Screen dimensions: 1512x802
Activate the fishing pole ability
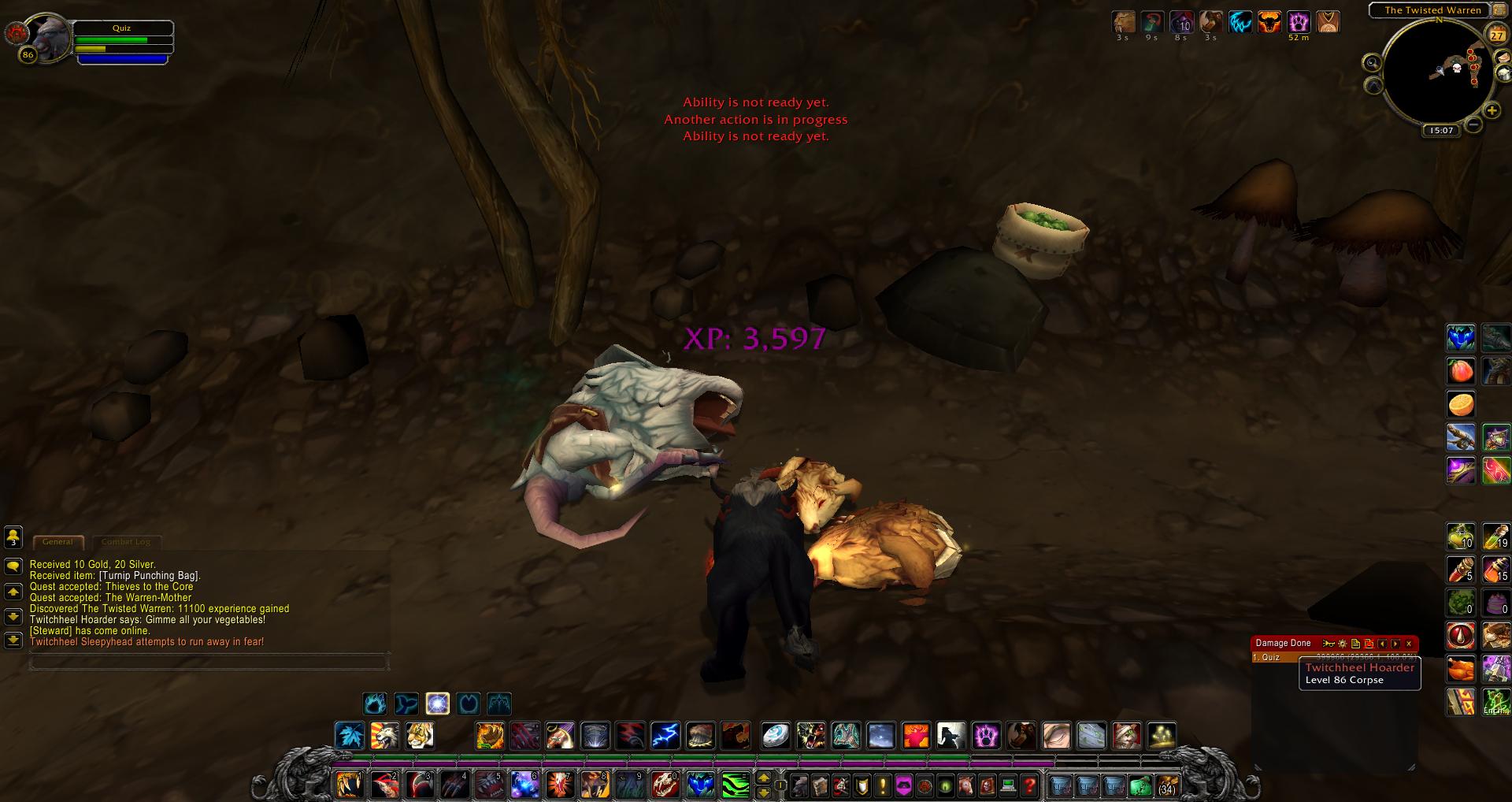1461,437
